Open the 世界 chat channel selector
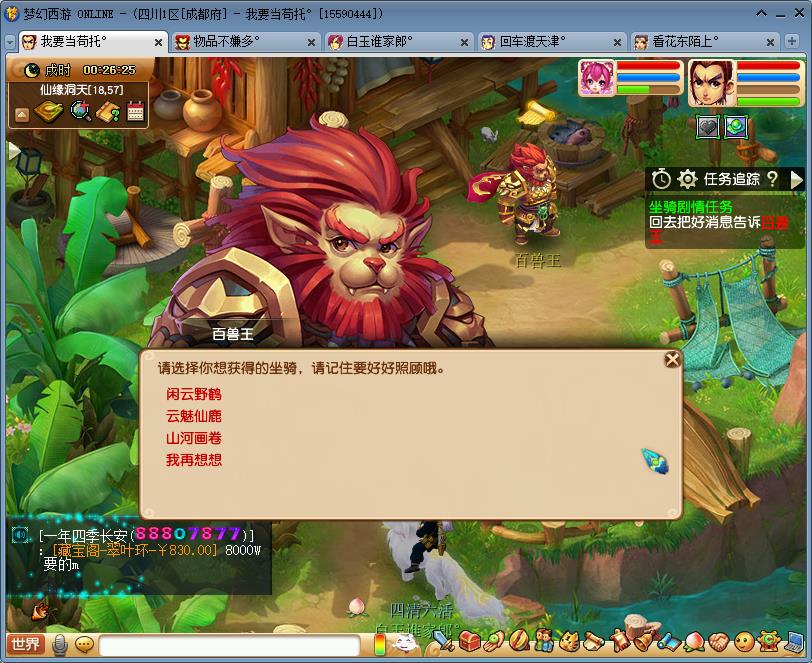 26,644
